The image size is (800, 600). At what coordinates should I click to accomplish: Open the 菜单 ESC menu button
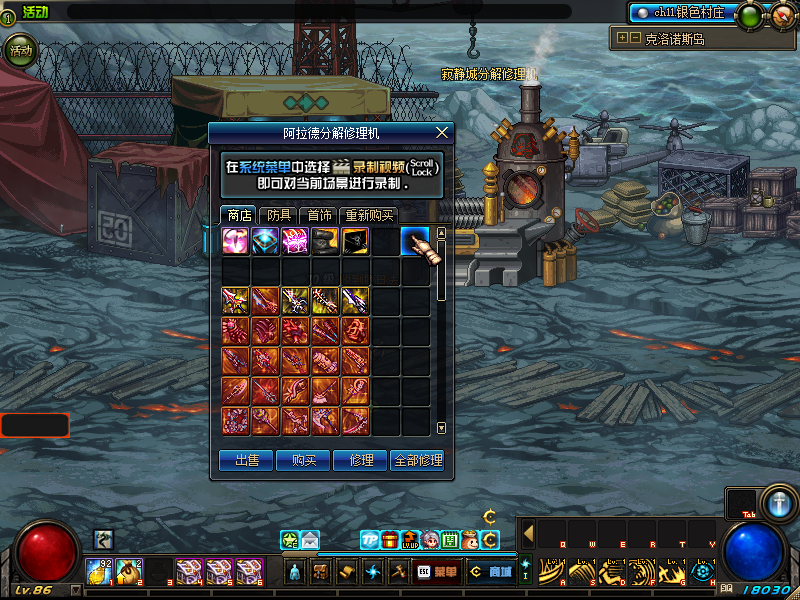coord(437,572)
